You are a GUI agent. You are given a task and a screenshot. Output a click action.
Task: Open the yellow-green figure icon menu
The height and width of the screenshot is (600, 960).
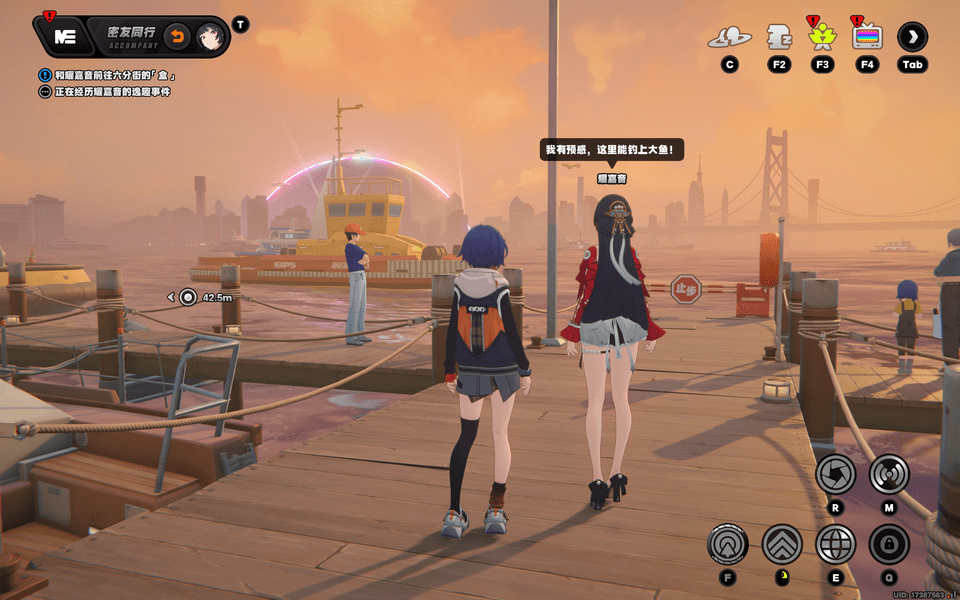[822, 38]
